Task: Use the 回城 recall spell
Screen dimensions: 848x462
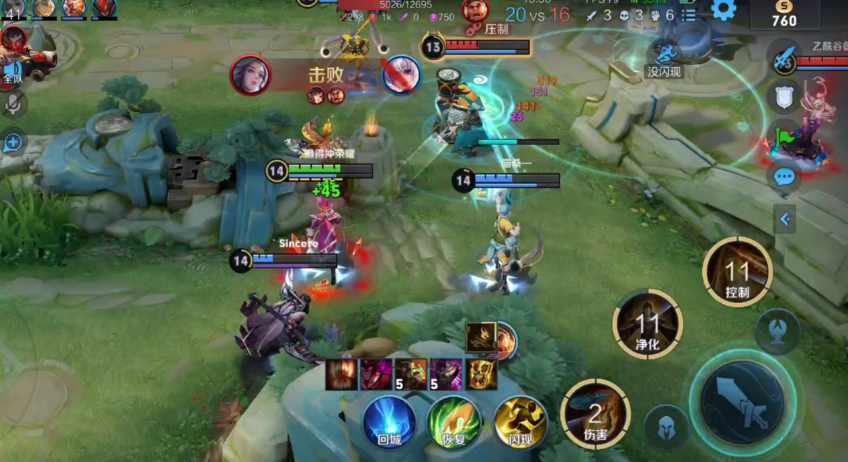Action: (389, 420)
